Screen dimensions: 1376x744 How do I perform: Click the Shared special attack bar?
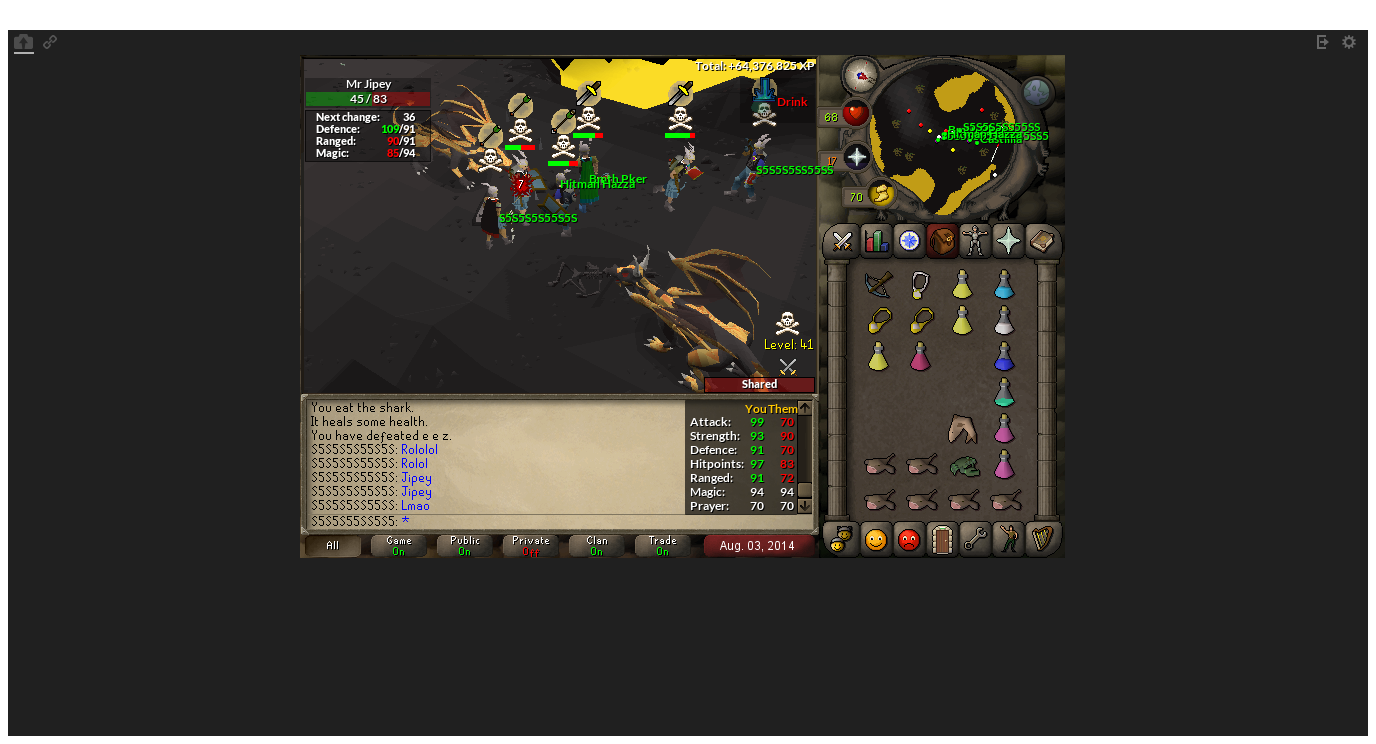point(758,384)
